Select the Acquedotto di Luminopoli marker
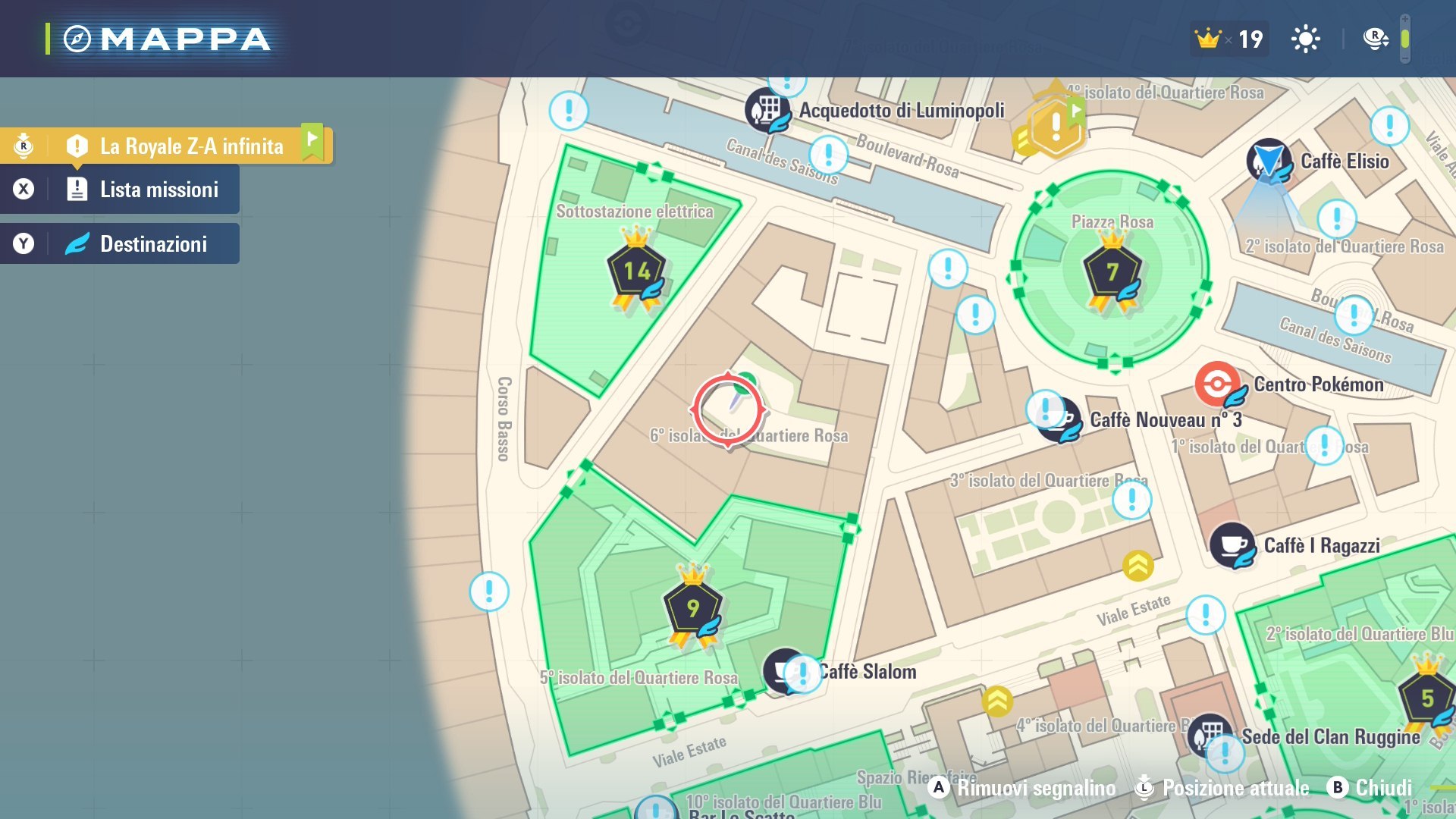 point(767,111)
